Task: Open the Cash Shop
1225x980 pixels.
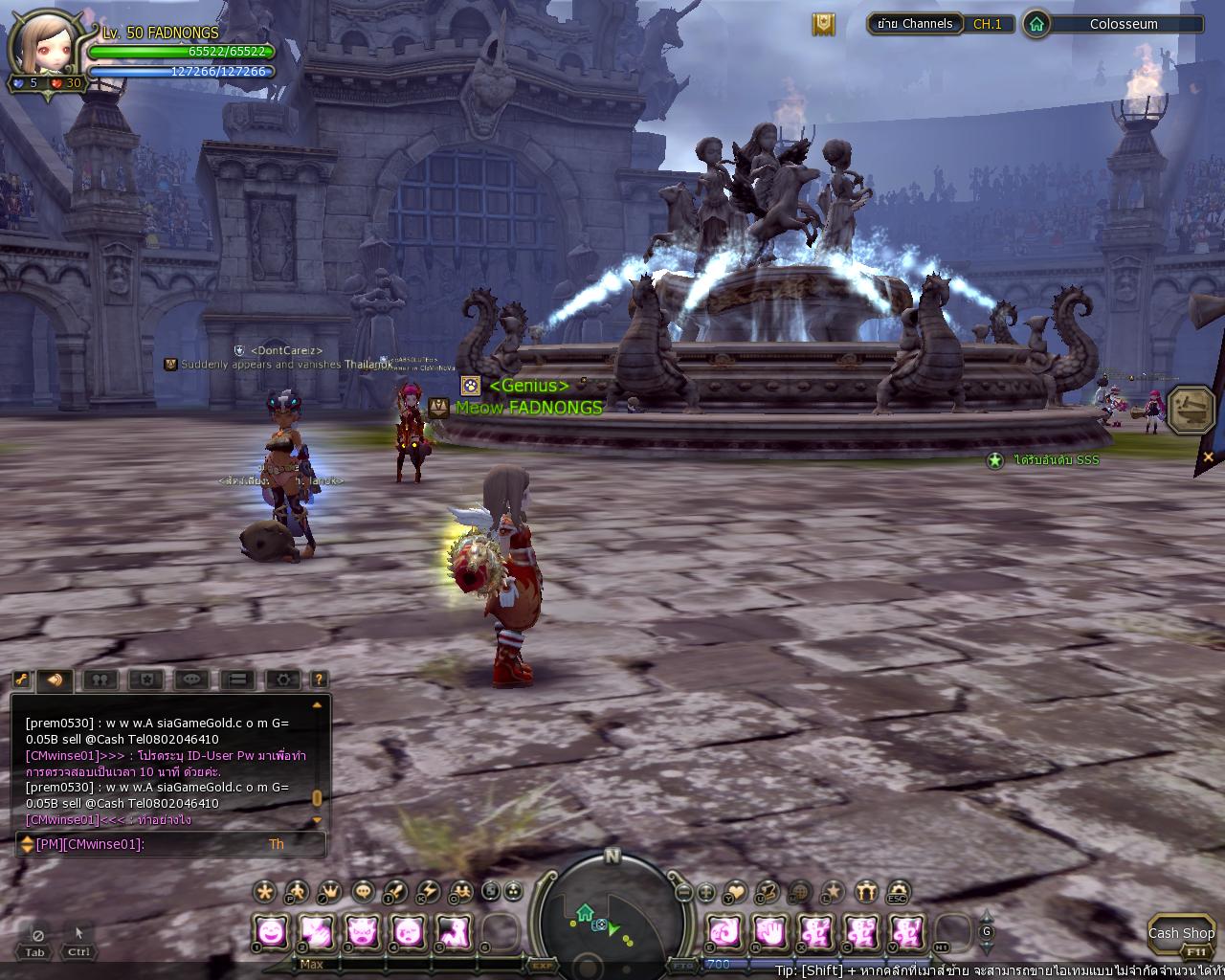Action: pos(1180,934)
